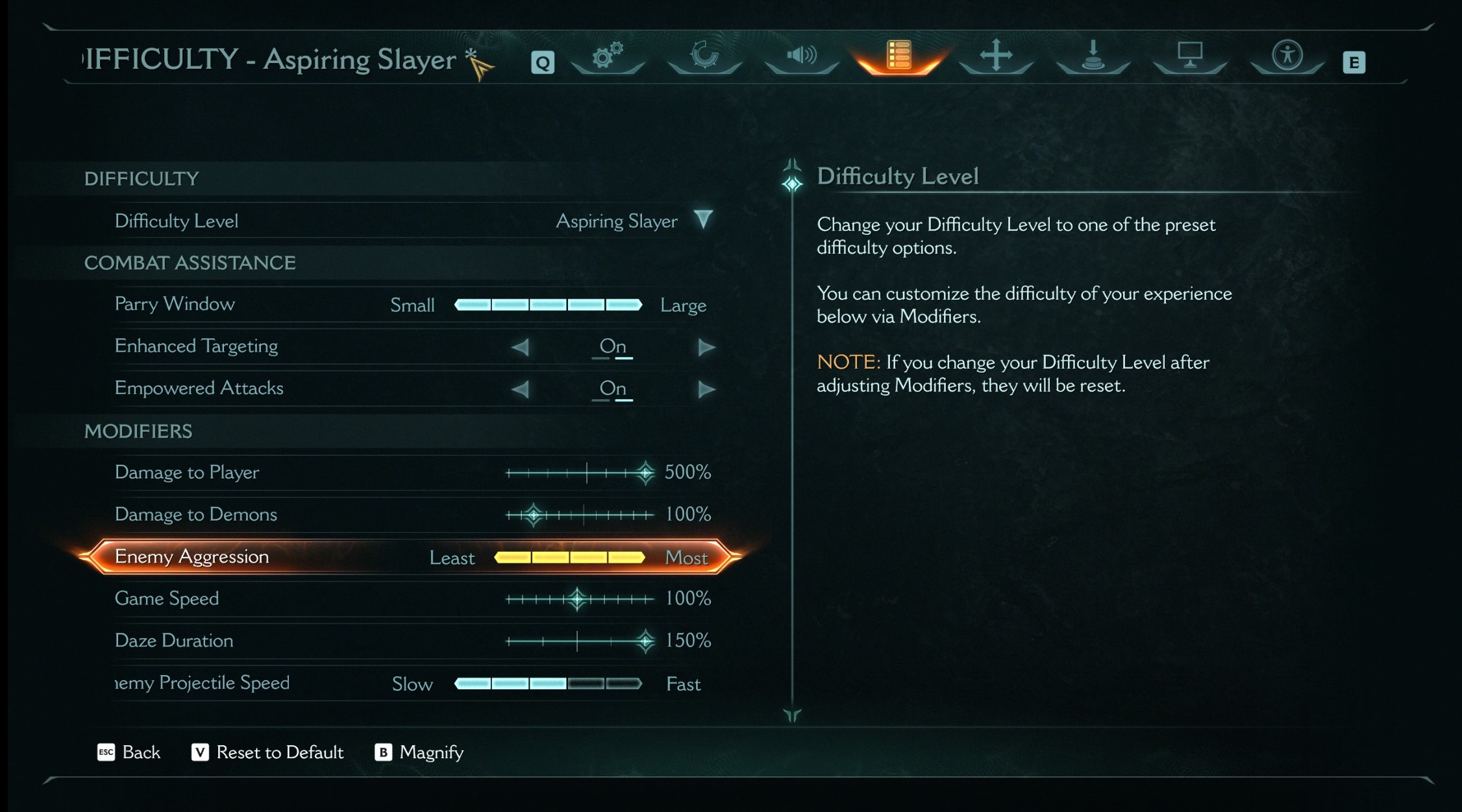Click the left arrow for Empowered Attacks
Screen dimensions: 1462x812
[520, 389]
